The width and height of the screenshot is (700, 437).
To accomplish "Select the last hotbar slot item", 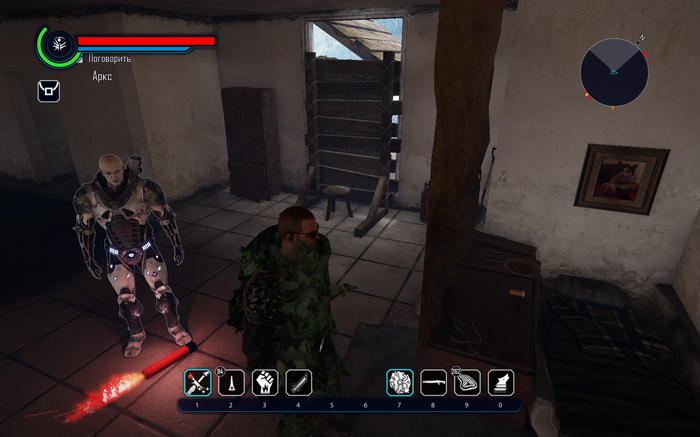I will (x=501, y=382).
